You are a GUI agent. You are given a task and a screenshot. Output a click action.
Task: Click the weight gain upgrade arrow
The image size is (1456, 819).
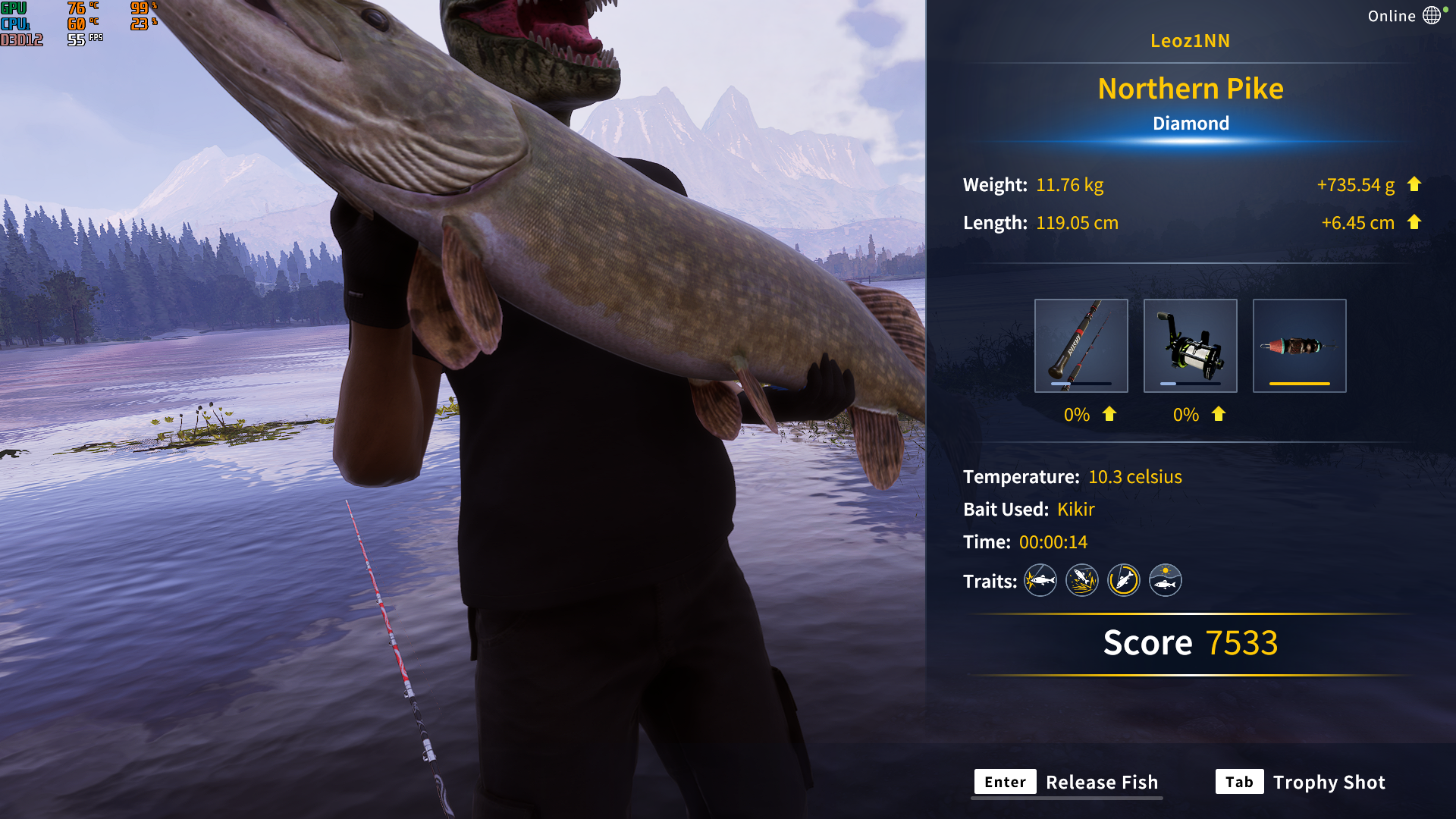[1415, 184]
